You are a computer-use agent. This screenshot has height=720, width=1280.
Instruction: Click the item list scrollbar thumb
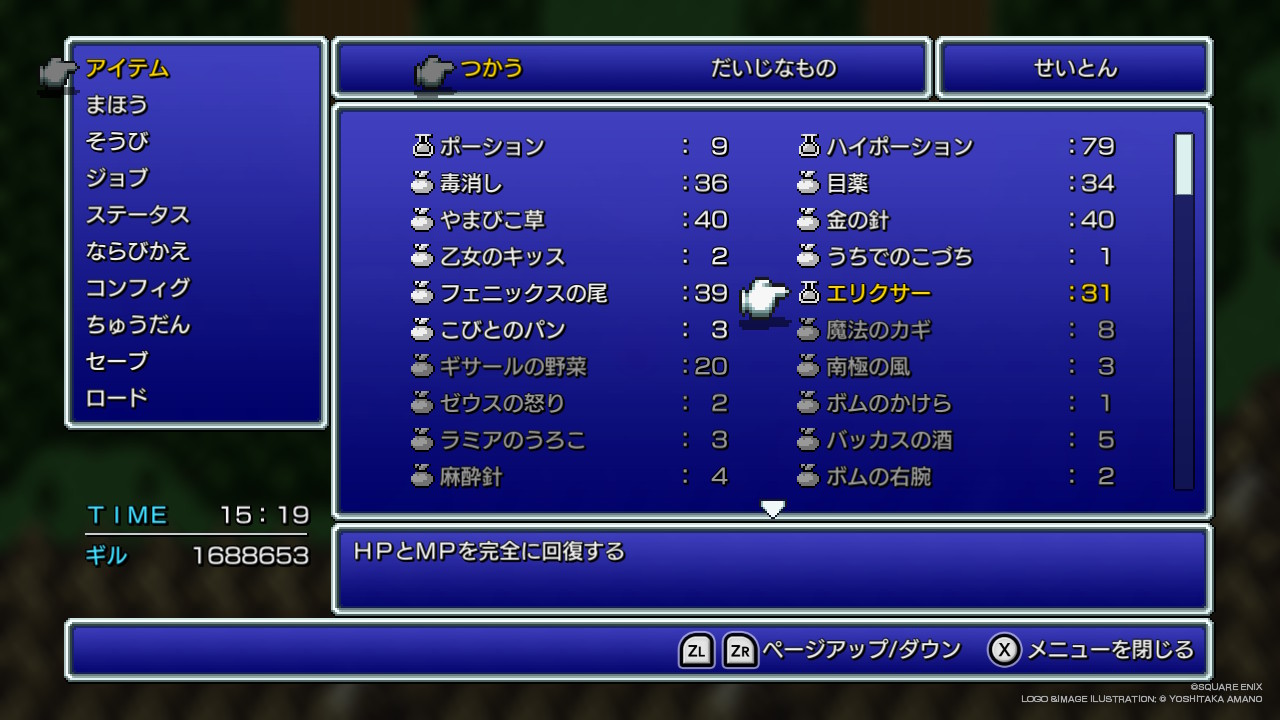1184,164
